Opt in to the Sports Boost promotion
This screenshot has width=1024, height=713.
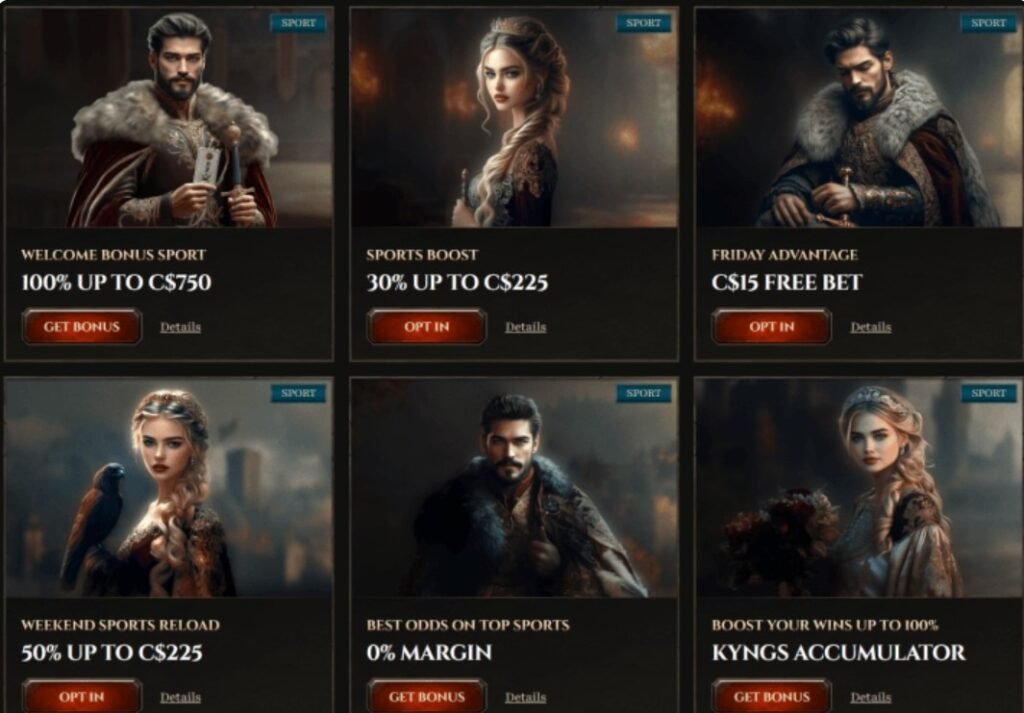(427, 327)
